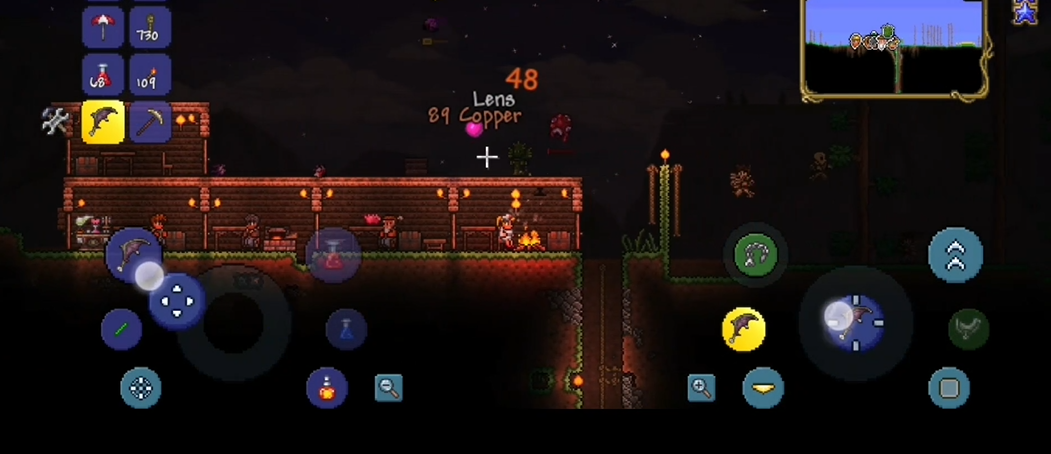Use the quick mana potion button
The width and height of the screenshot is (1051, 454).
point(346,329)
